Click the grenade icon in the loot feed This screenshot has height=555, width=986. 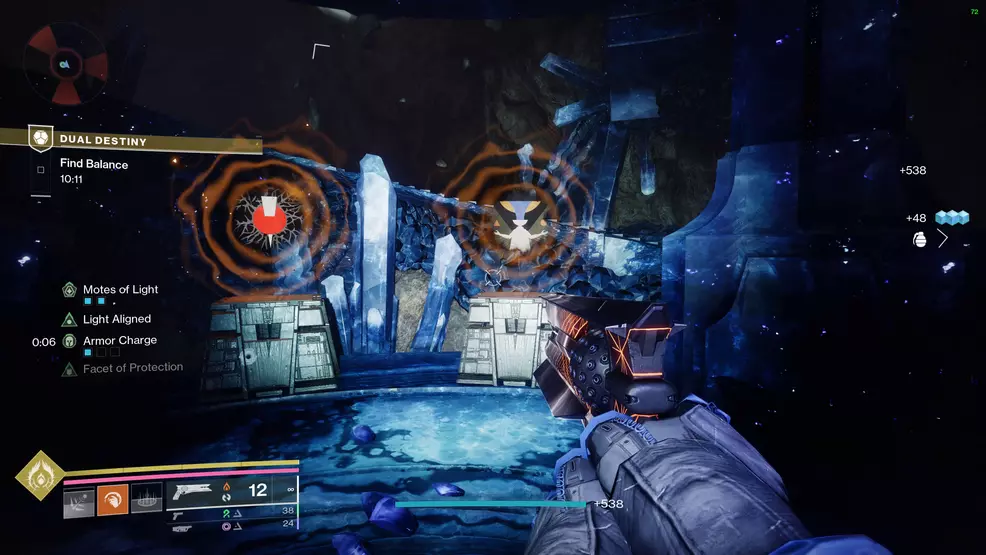click(x=921, y=239)
